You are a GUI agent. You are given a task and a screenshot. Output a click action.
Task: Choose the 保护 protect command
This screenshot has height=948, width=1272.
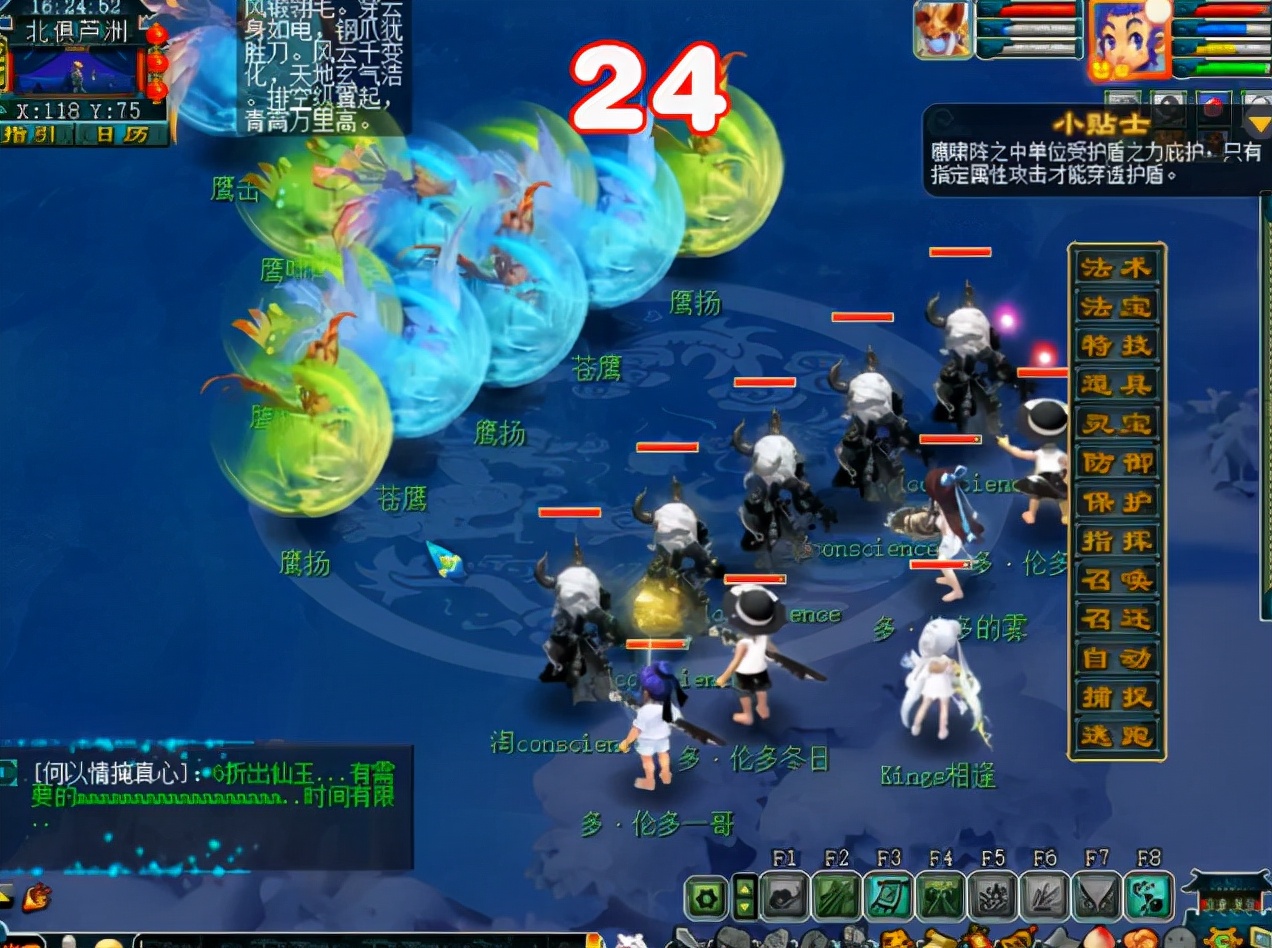1116,502
